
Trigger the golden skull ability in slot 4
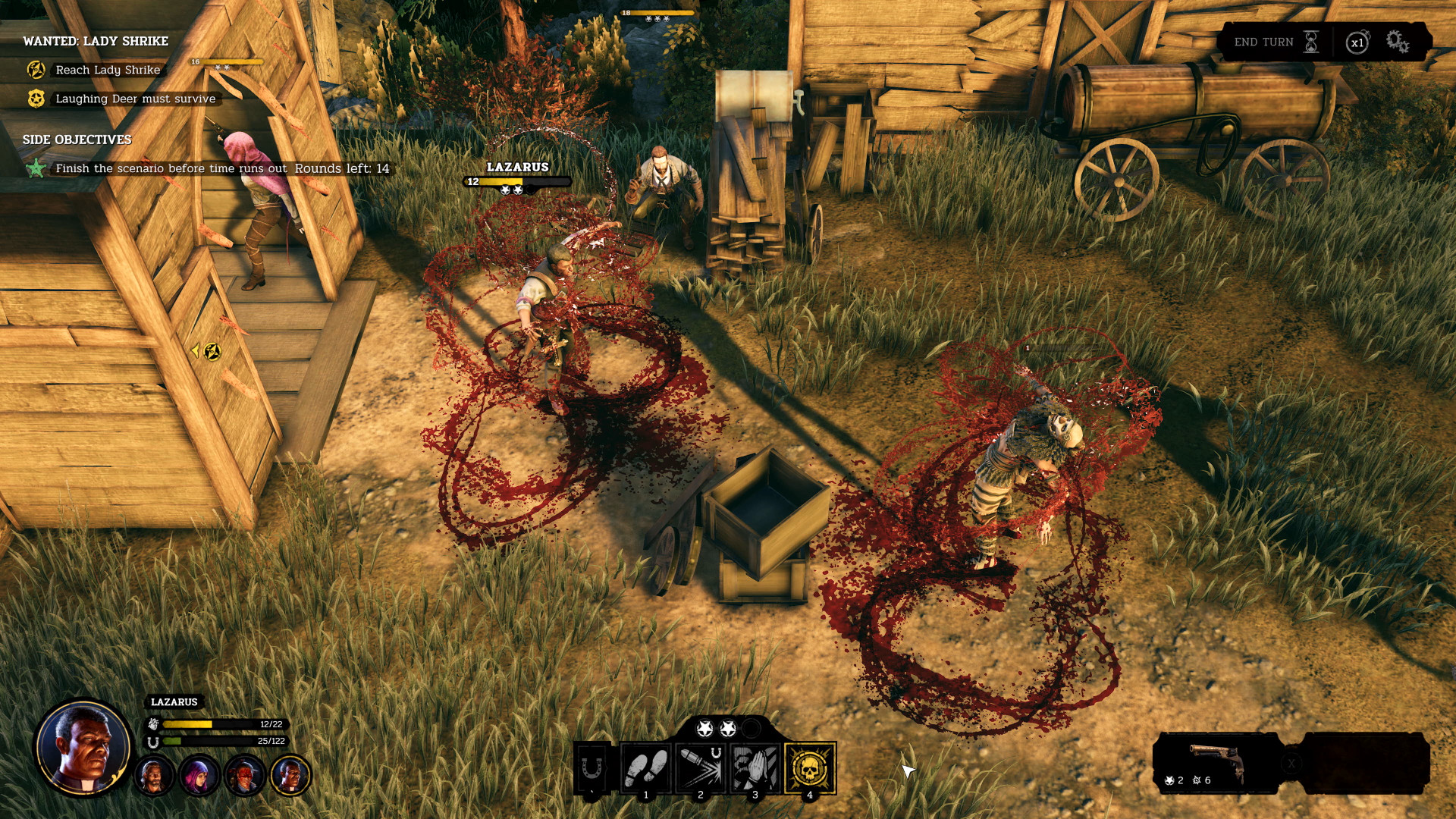pos(811,768)
